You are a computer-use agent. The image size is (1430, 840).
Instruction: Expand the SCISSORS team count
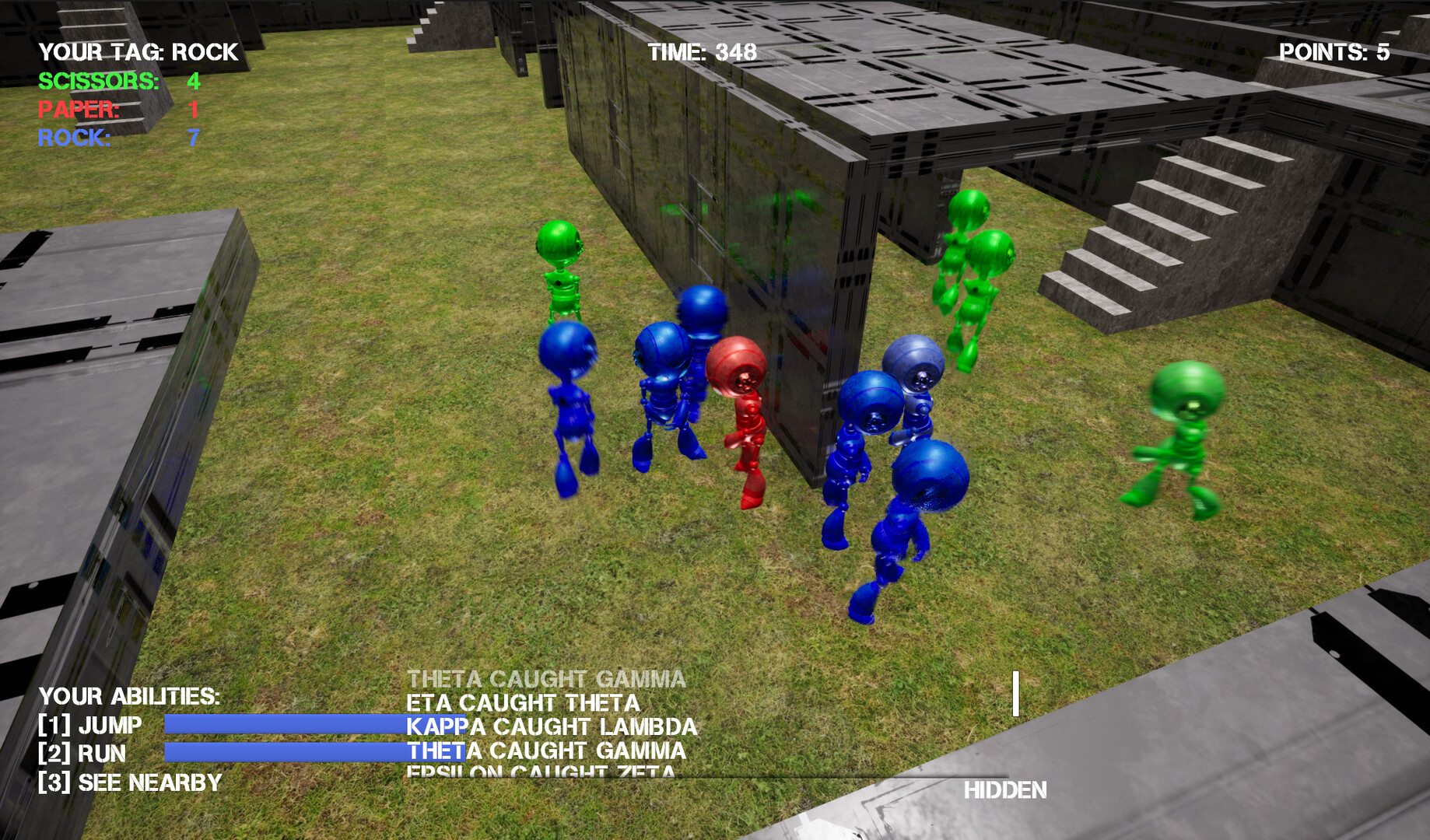tap(100, 79)
